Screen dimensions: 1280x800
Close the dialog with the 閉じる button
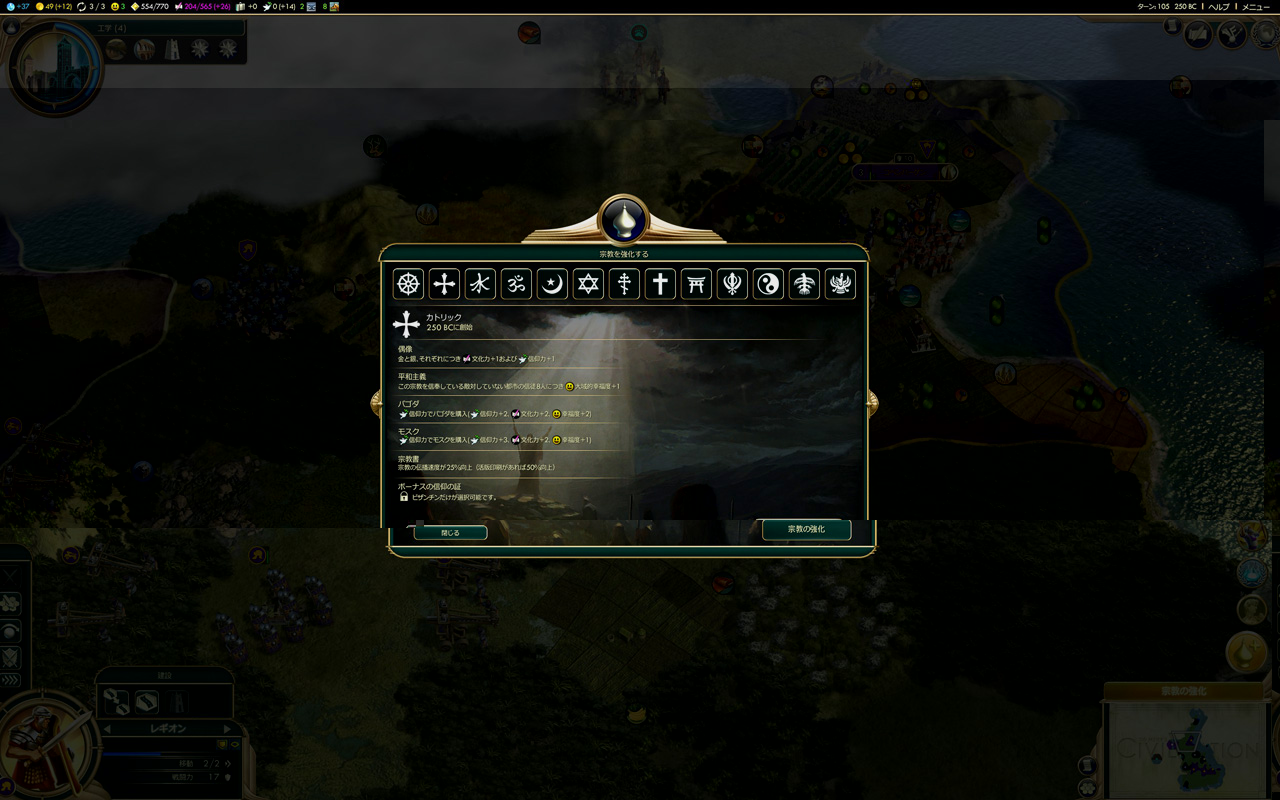[x=450, y=533]
